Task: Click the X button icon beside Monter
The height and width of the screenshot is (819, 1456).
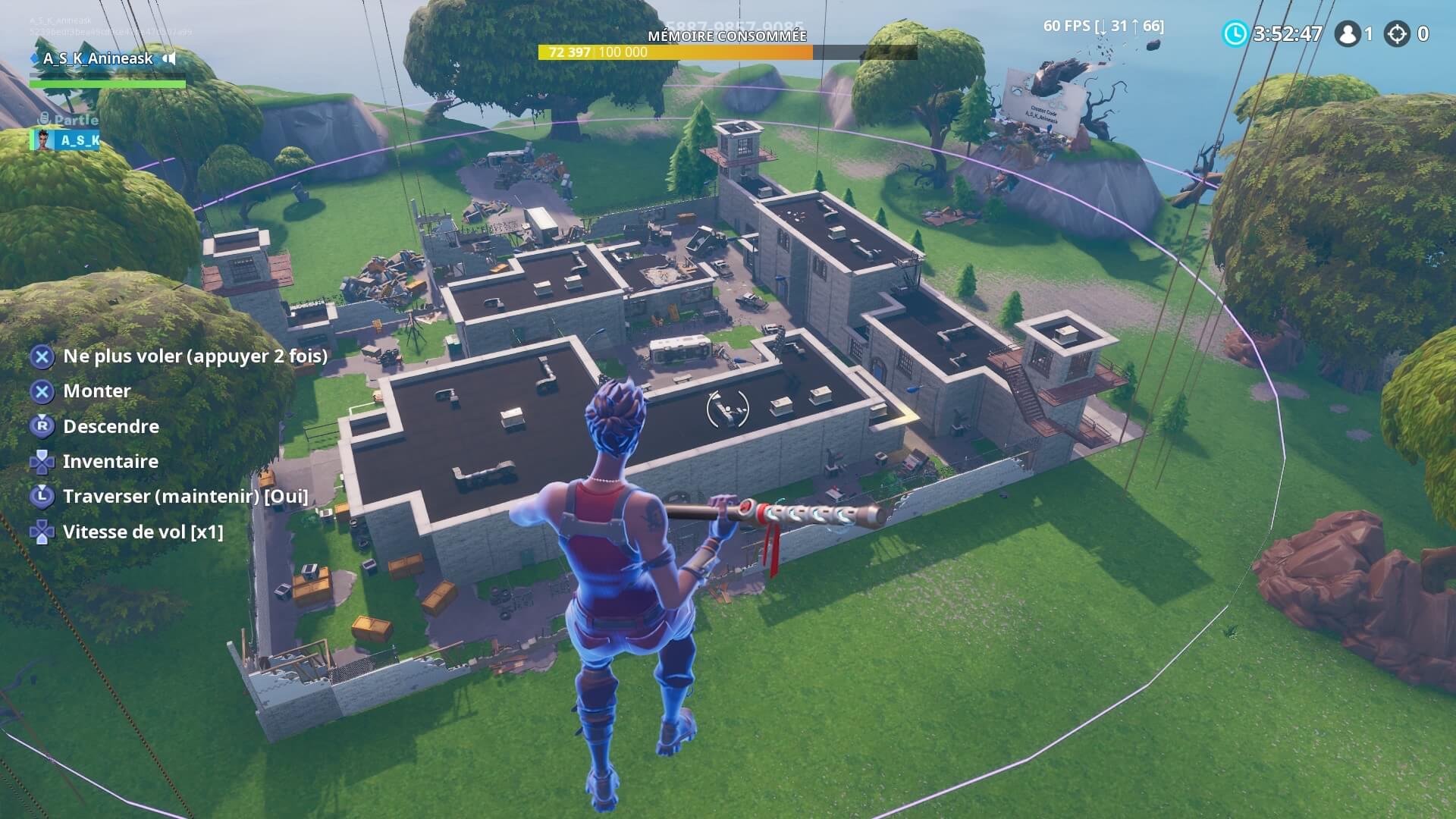Action: click(42, 391)
